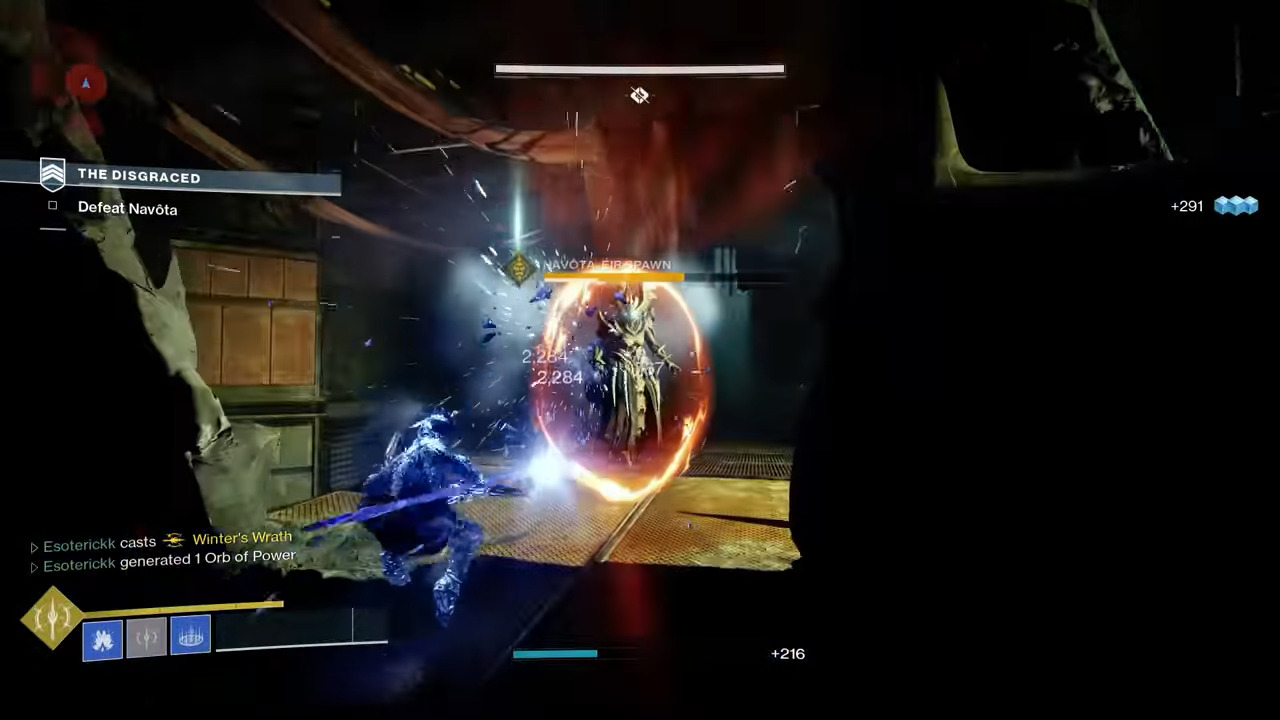Click the objective waypoint marker
The height and width of the screenshot is (720, 1280).
(639, 96)
